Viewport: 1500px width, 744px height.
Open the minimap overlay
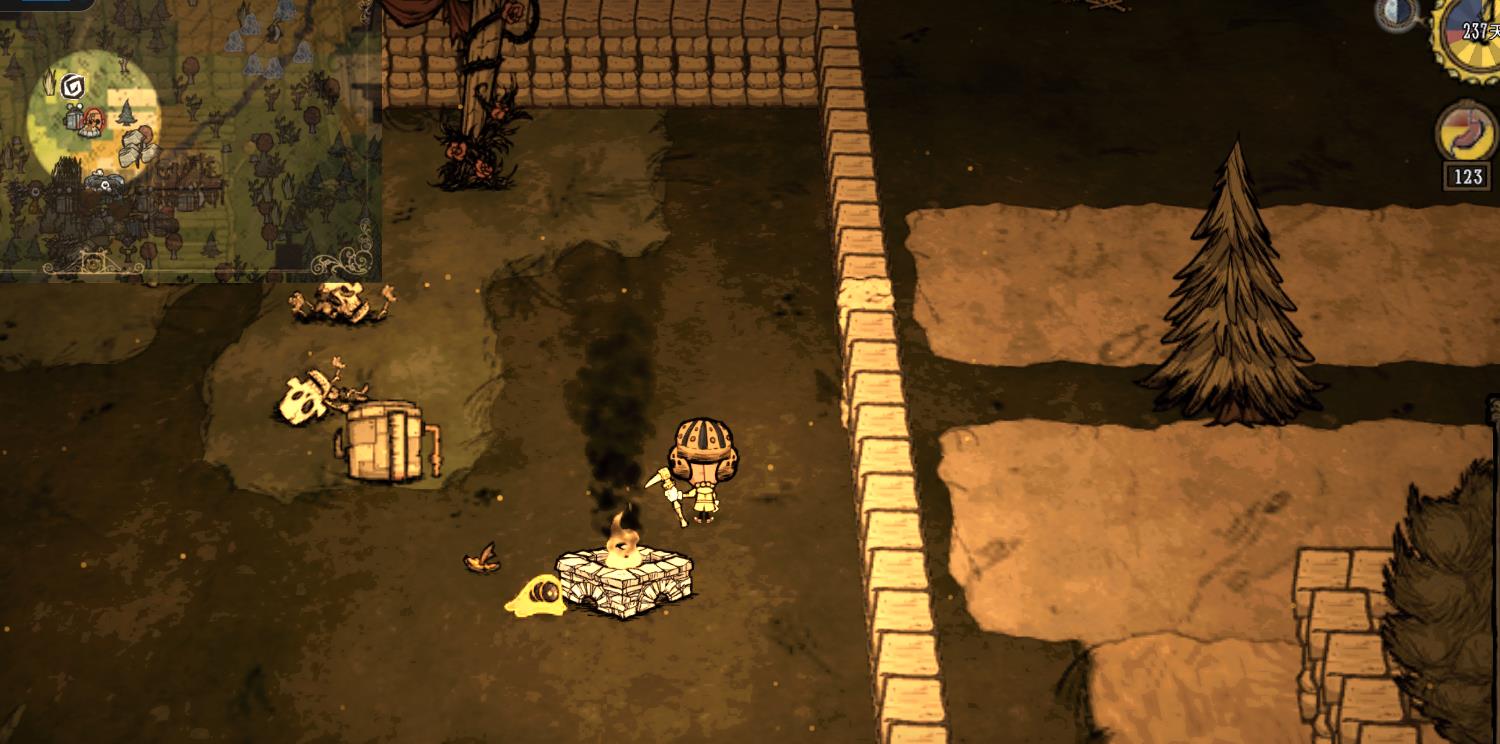click(x=190, y=140)
